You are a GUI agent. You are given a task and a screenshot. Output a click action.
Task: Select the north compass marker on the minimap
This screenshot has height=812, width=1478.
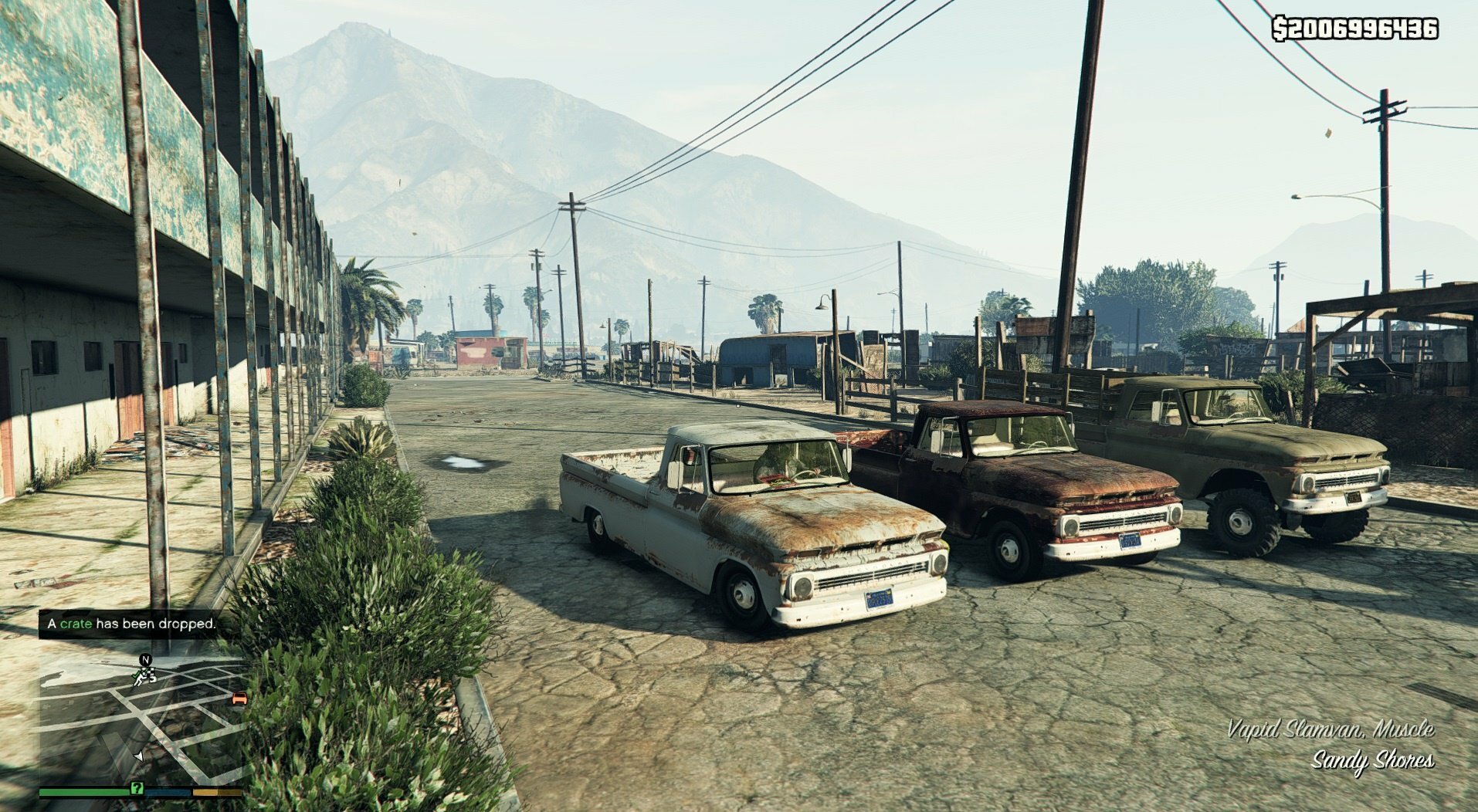coord(145,660)
